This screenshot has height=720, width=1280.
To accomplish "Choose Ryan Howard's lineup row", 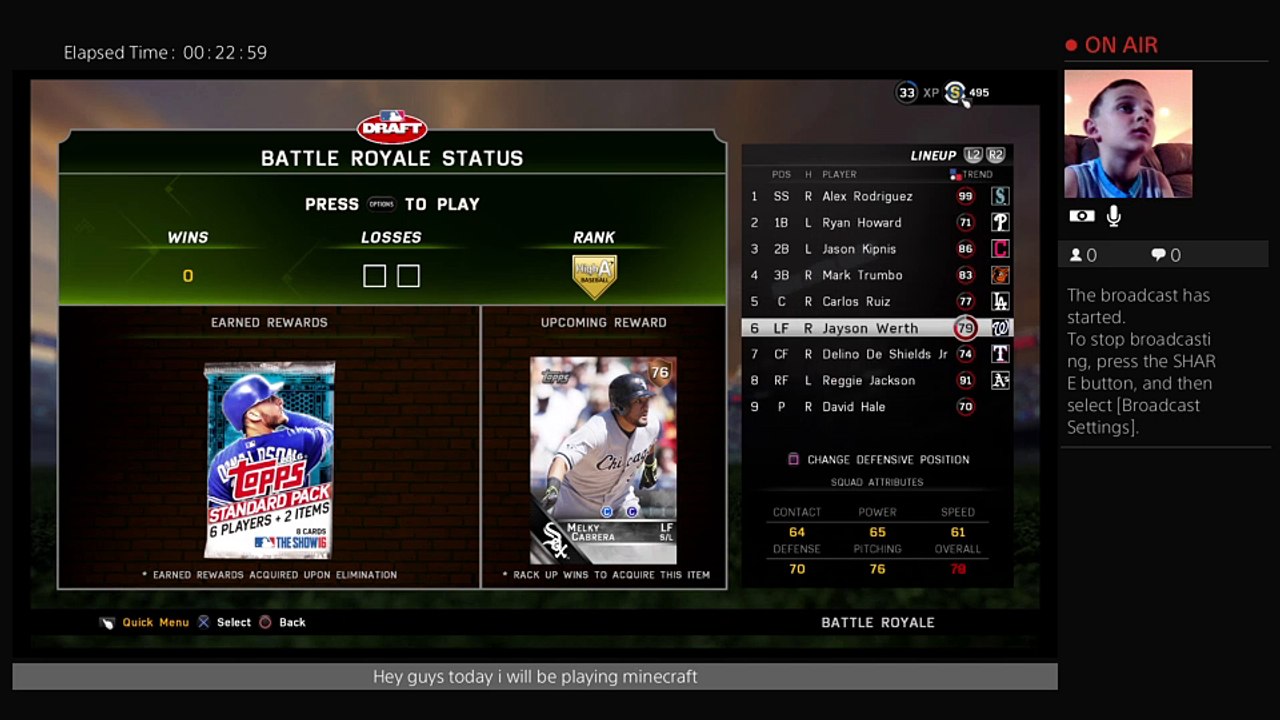I will coord(861,223).
